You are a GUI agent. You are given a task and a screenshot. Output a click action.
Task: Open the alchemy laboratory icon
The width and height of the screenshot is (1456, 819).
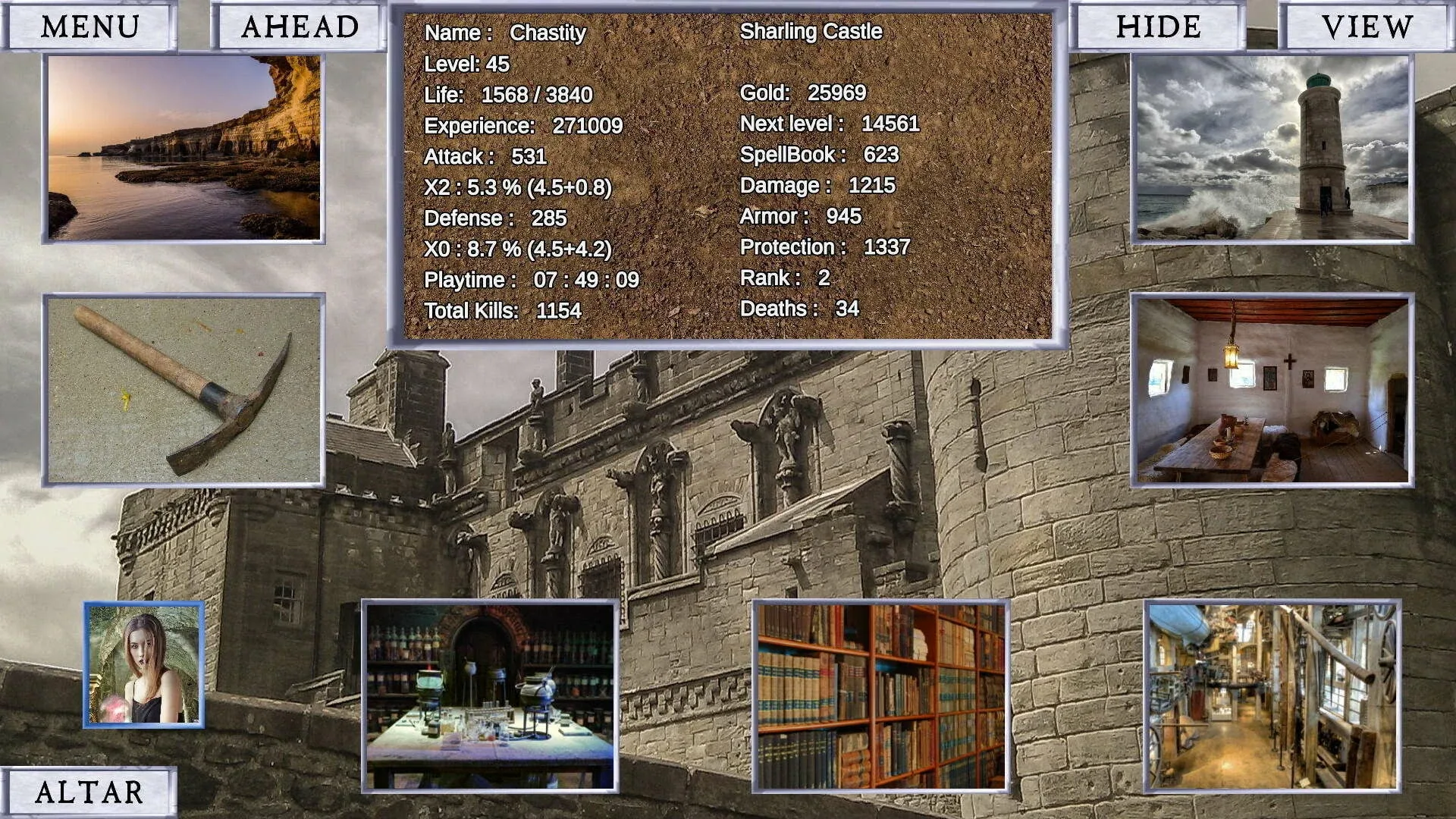tap(489, 698)
